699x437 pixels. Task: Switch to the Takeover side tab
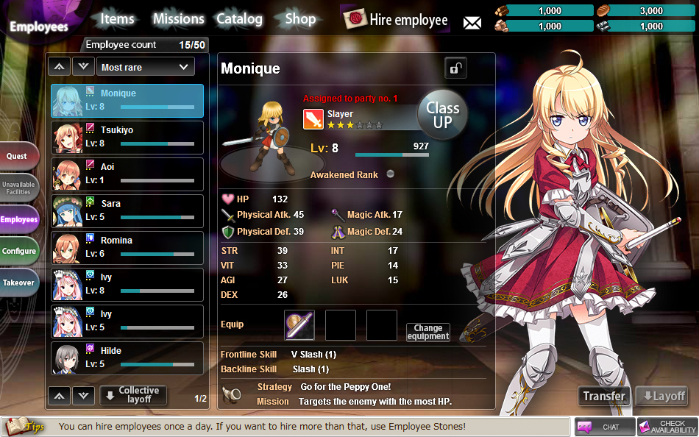18,283
